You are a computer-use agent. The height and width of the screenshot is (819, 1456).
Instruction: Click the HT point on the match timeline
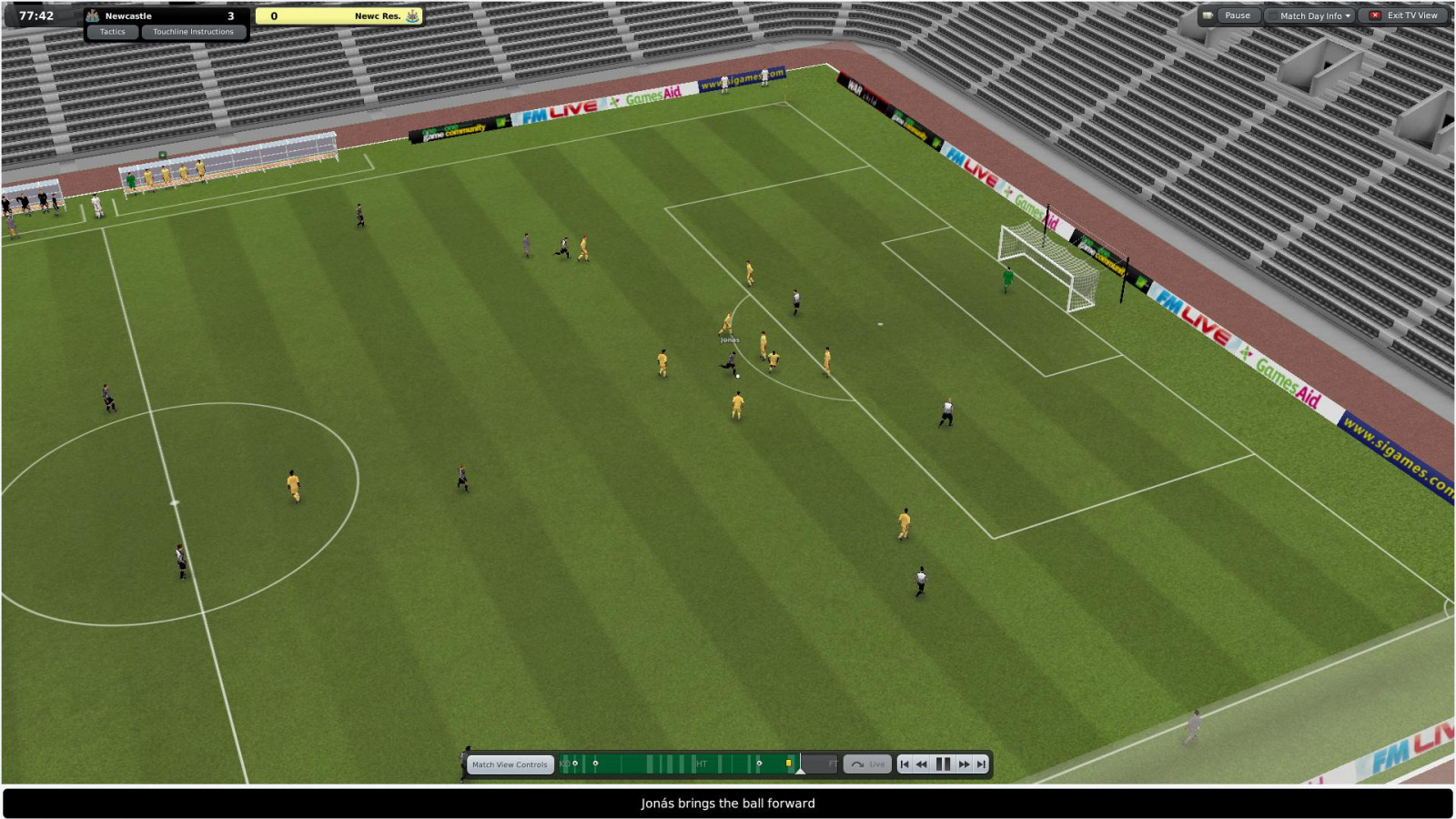pos(702,764)
